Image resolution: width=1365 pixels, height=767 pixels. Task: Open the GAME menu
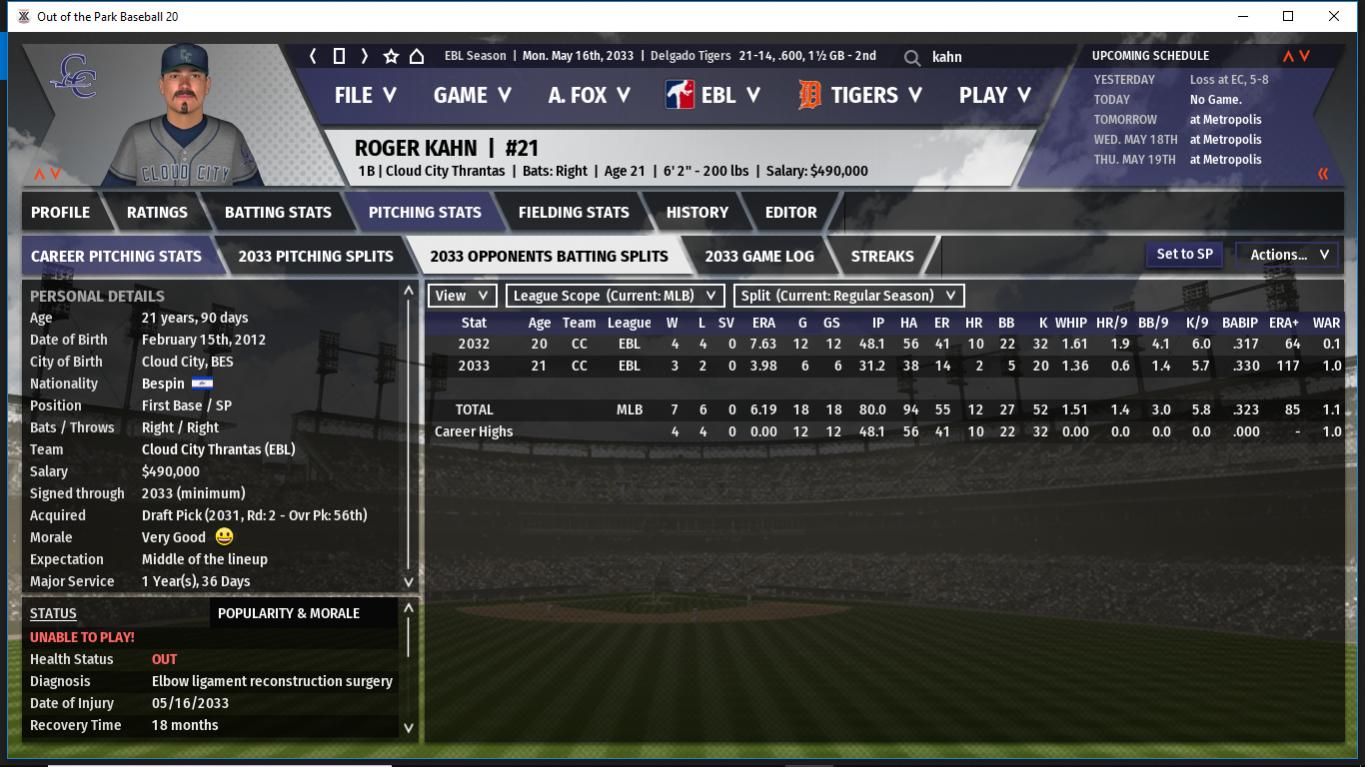pos(472,95)
